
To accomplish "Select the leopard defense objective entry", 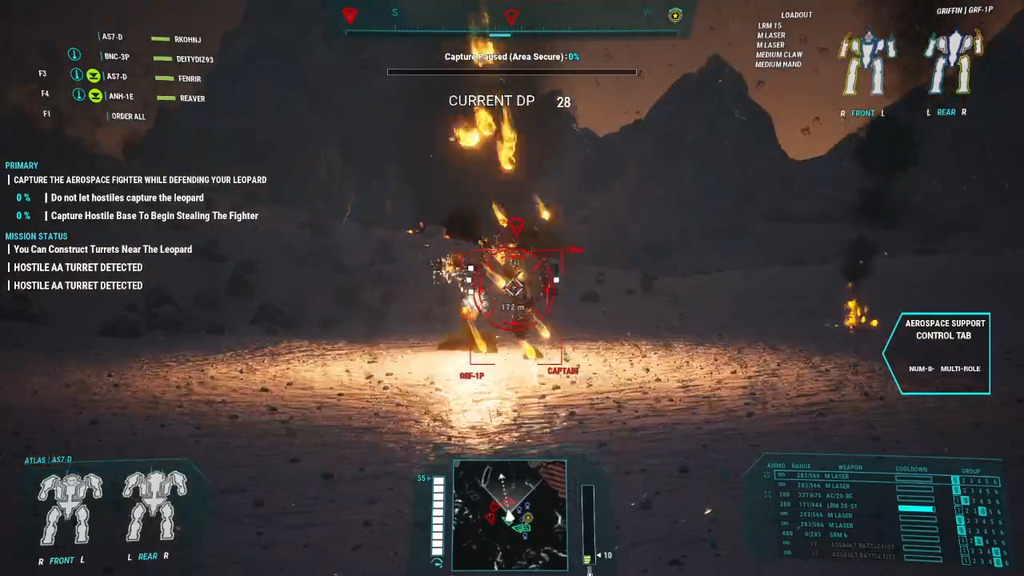I will click(127, 198).
